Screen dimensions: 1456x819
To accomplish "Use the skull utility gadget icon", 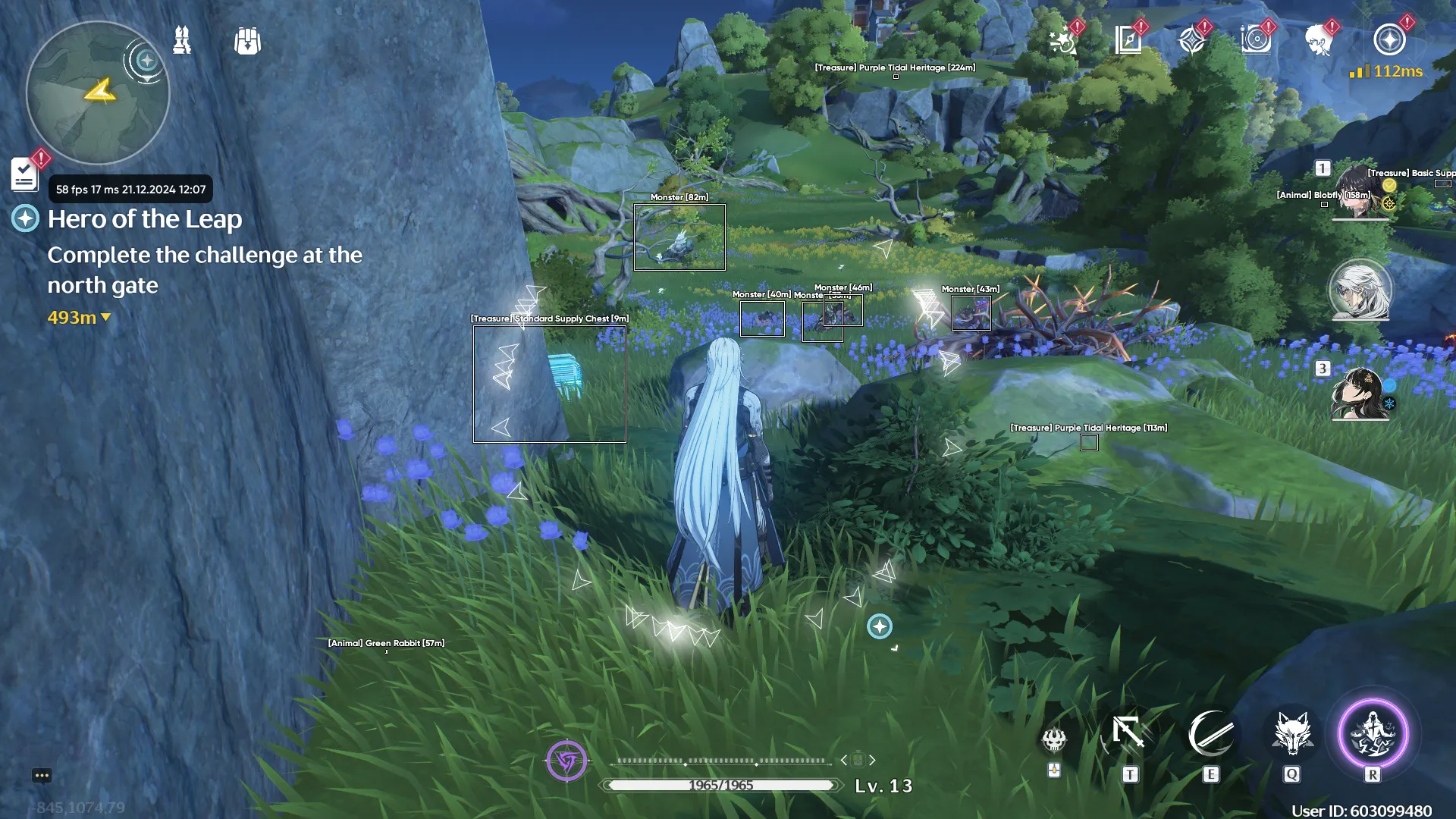I will click(1054, 738).
